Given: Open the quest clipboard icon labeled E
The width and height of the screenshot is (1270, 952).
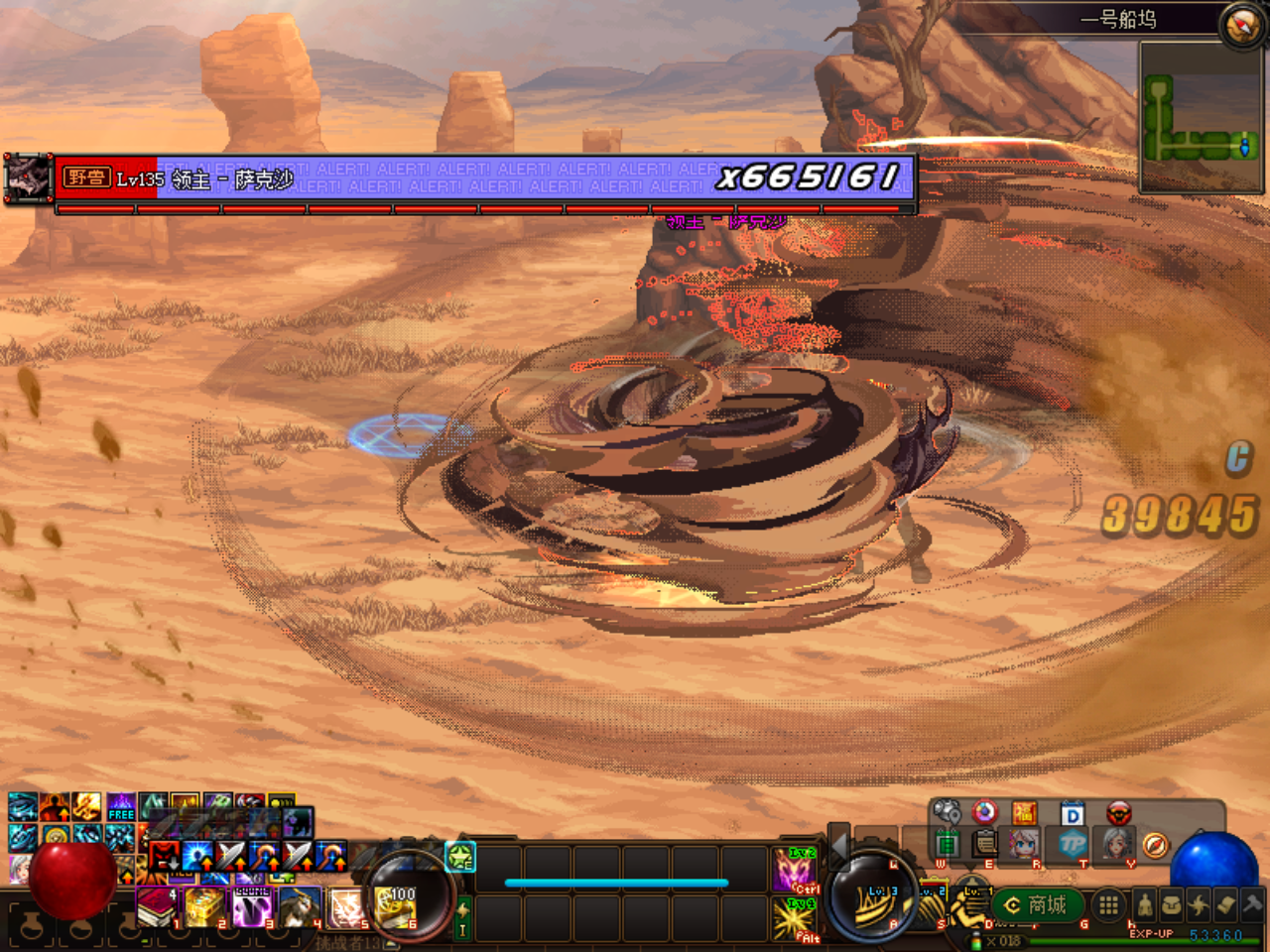Looking at the screenshot, I should [x=983, y=845].
